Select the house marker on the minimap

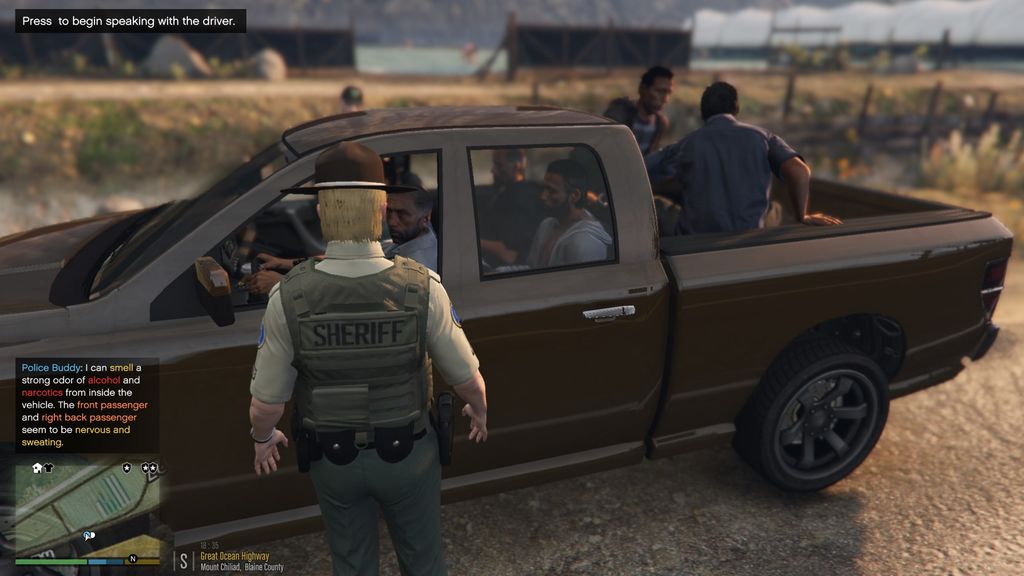37,467
